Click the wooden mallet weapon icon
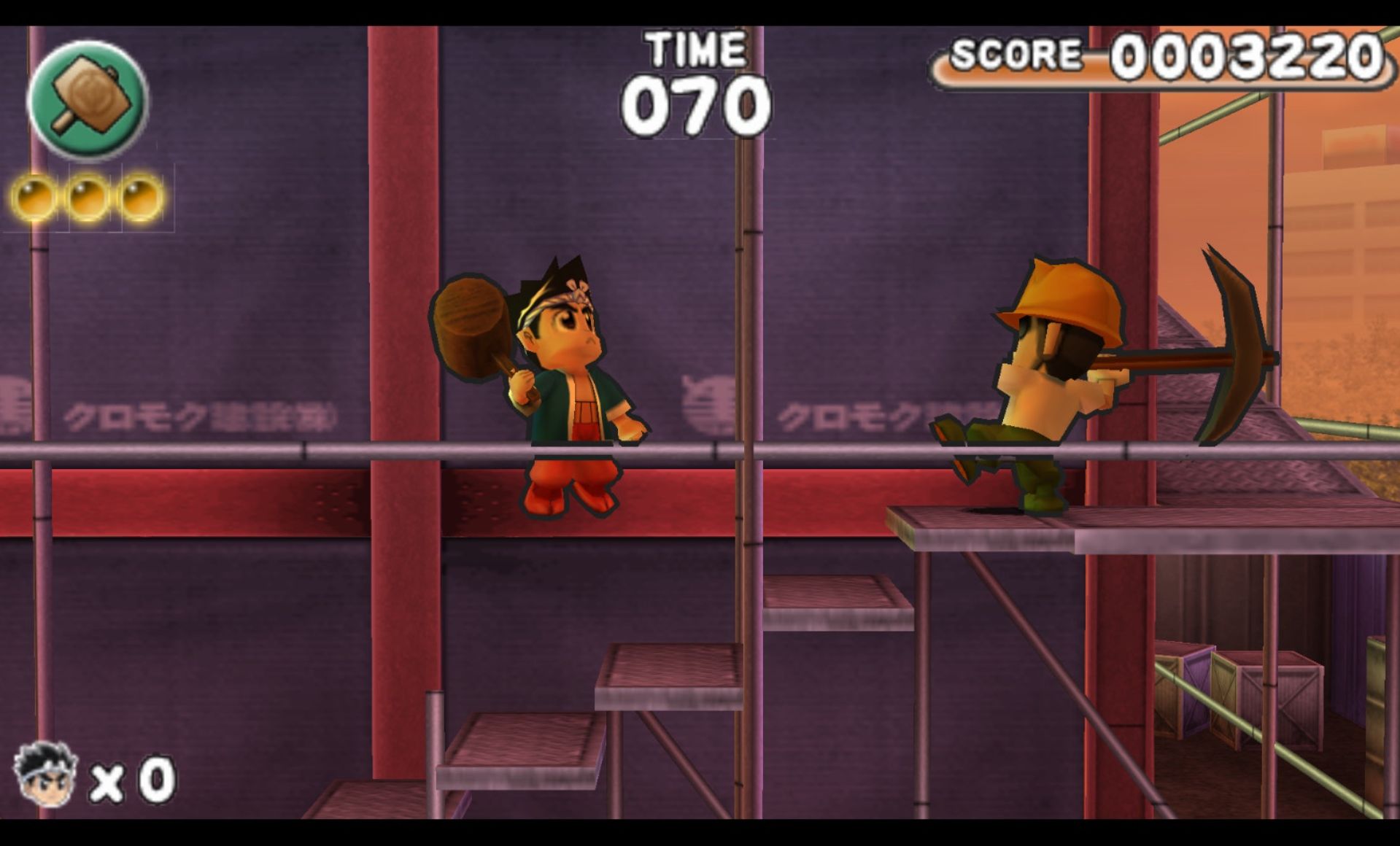The image size is (1400, 846). click(x=88, y=99)
